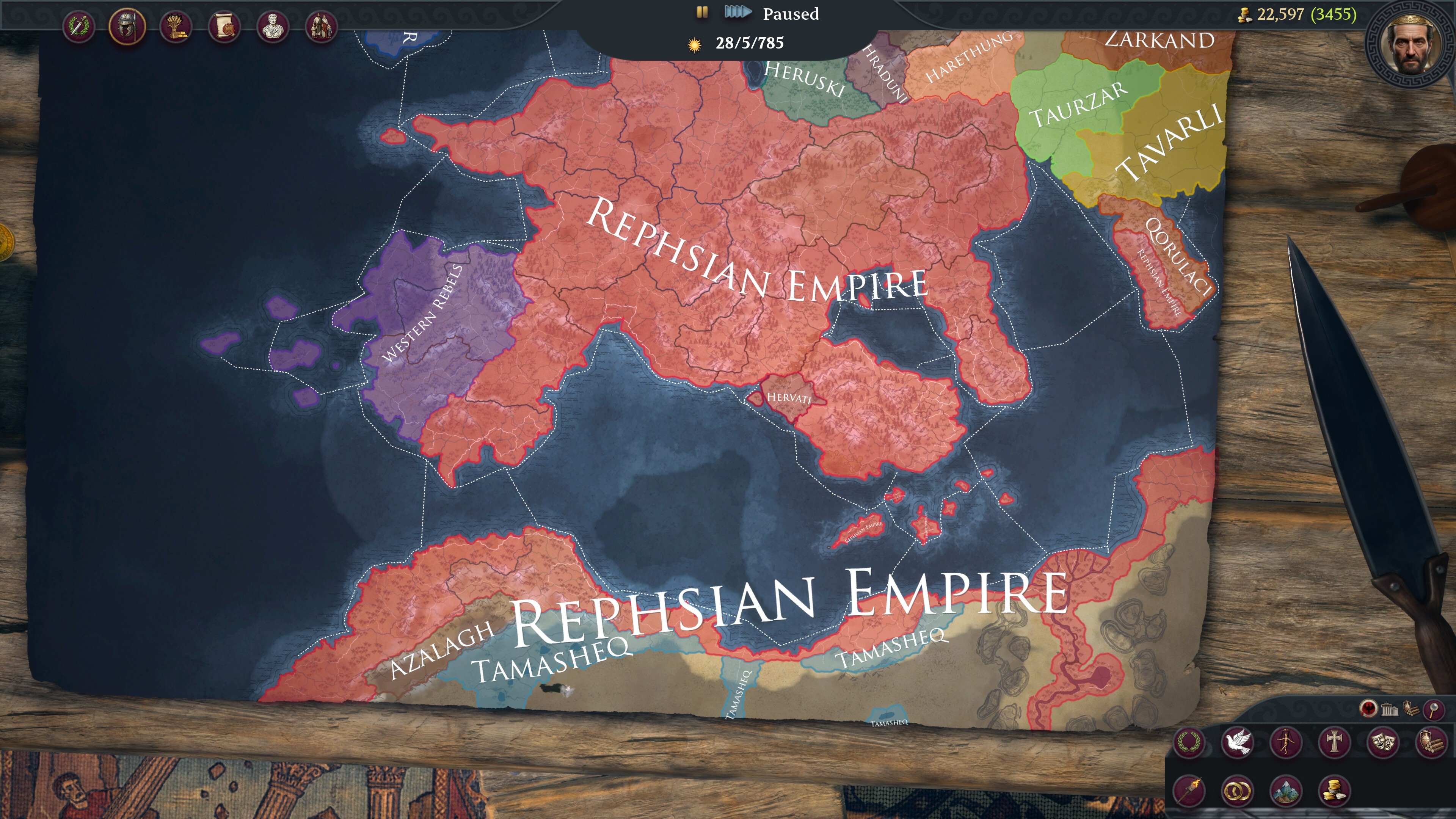This screenshot has height=819, width=1456.
Task: Choose the amphora and logs map mode button
Action: [1431, 742]
